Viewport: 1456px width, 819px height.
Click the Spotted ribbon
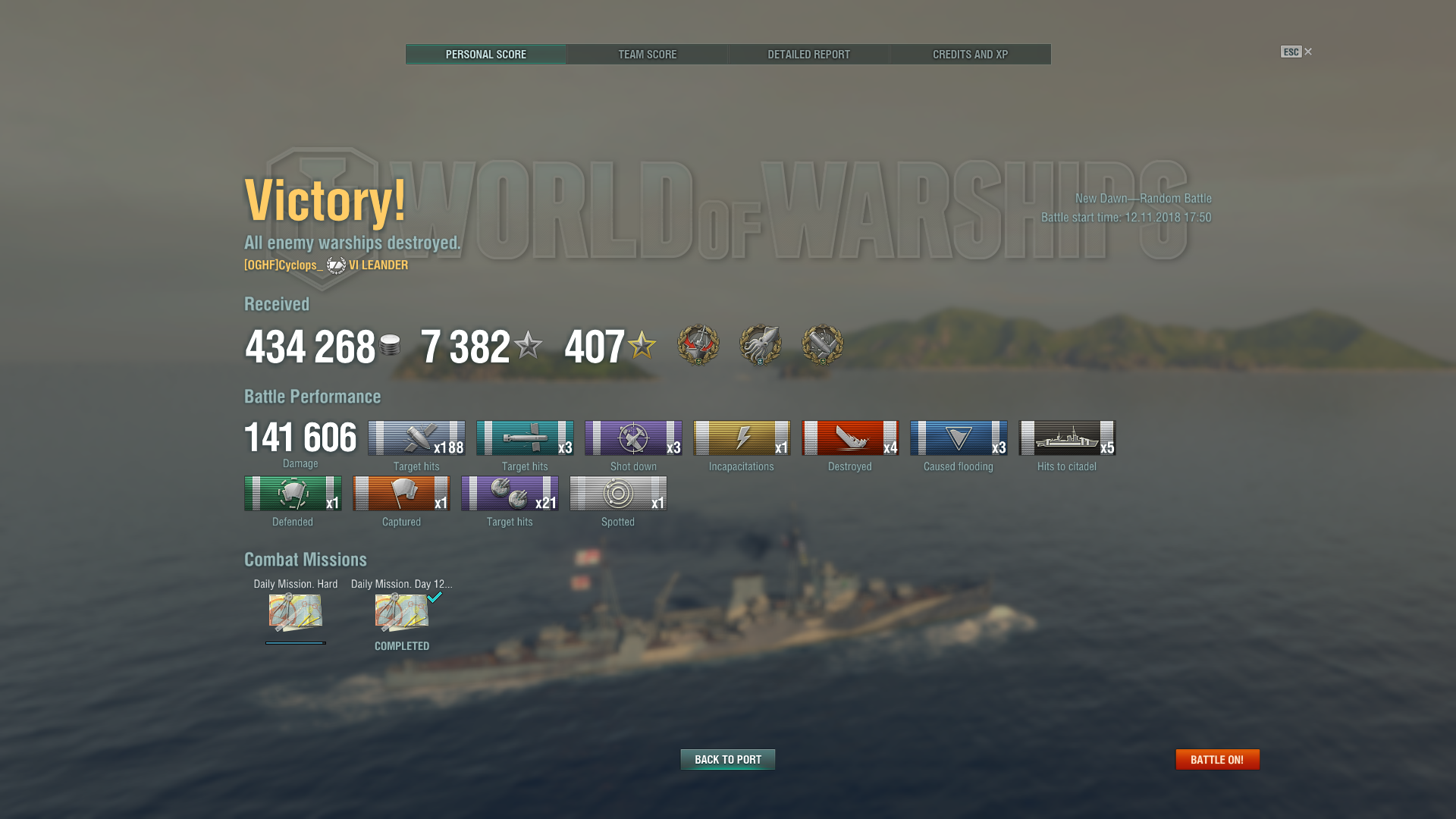618,494
